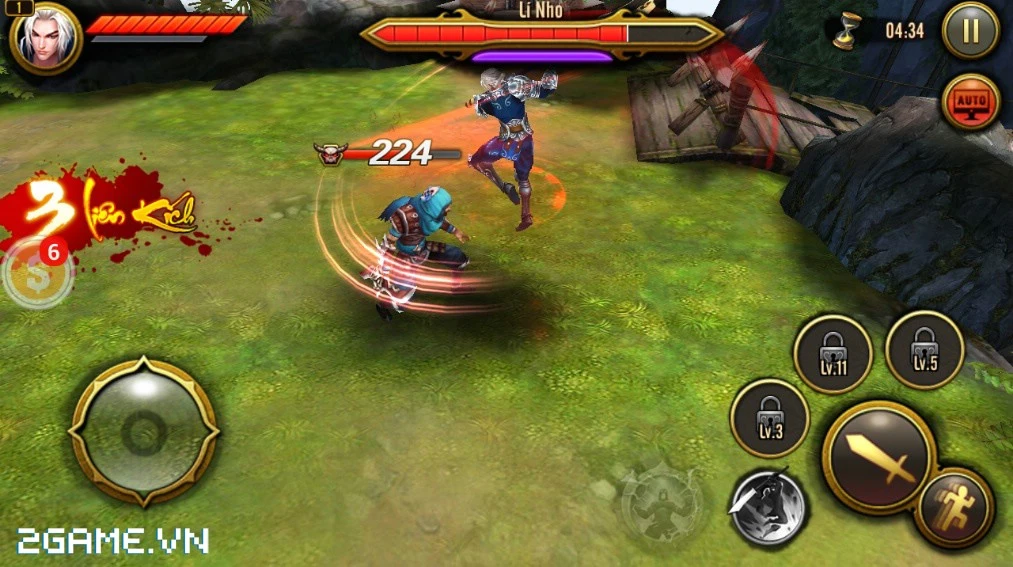Pause the game with the pause button
Viewport: 1013px width, 567px height.
click(970, 31)
